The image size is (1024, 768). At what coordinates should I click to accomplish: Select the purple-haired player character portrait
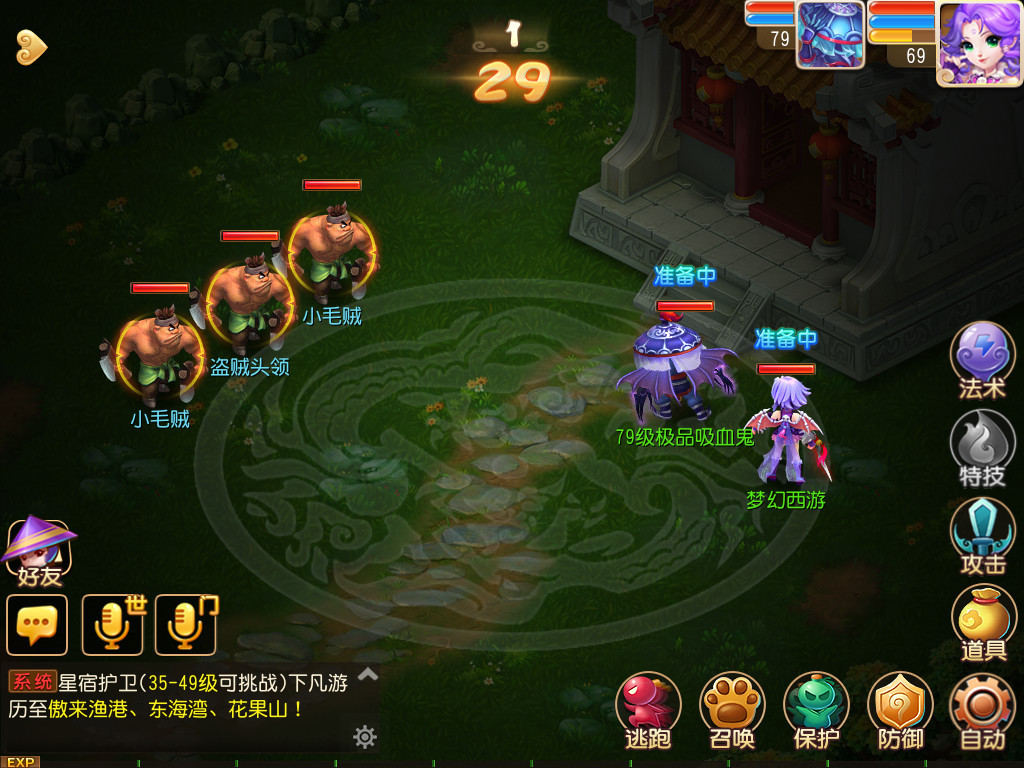(979, 41)
